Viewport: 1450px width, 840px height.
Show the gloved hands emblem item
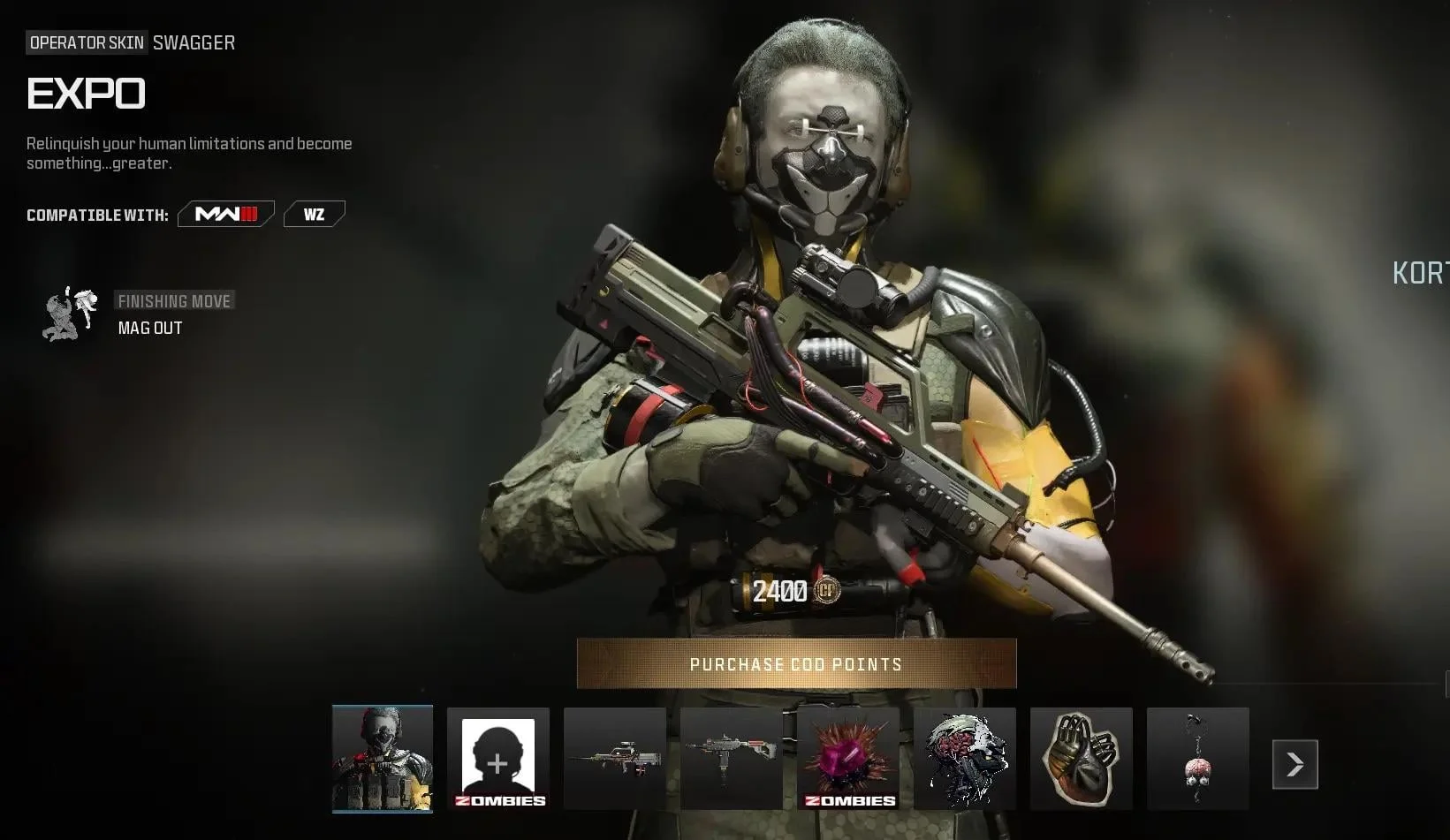(x=1082, y=758)
